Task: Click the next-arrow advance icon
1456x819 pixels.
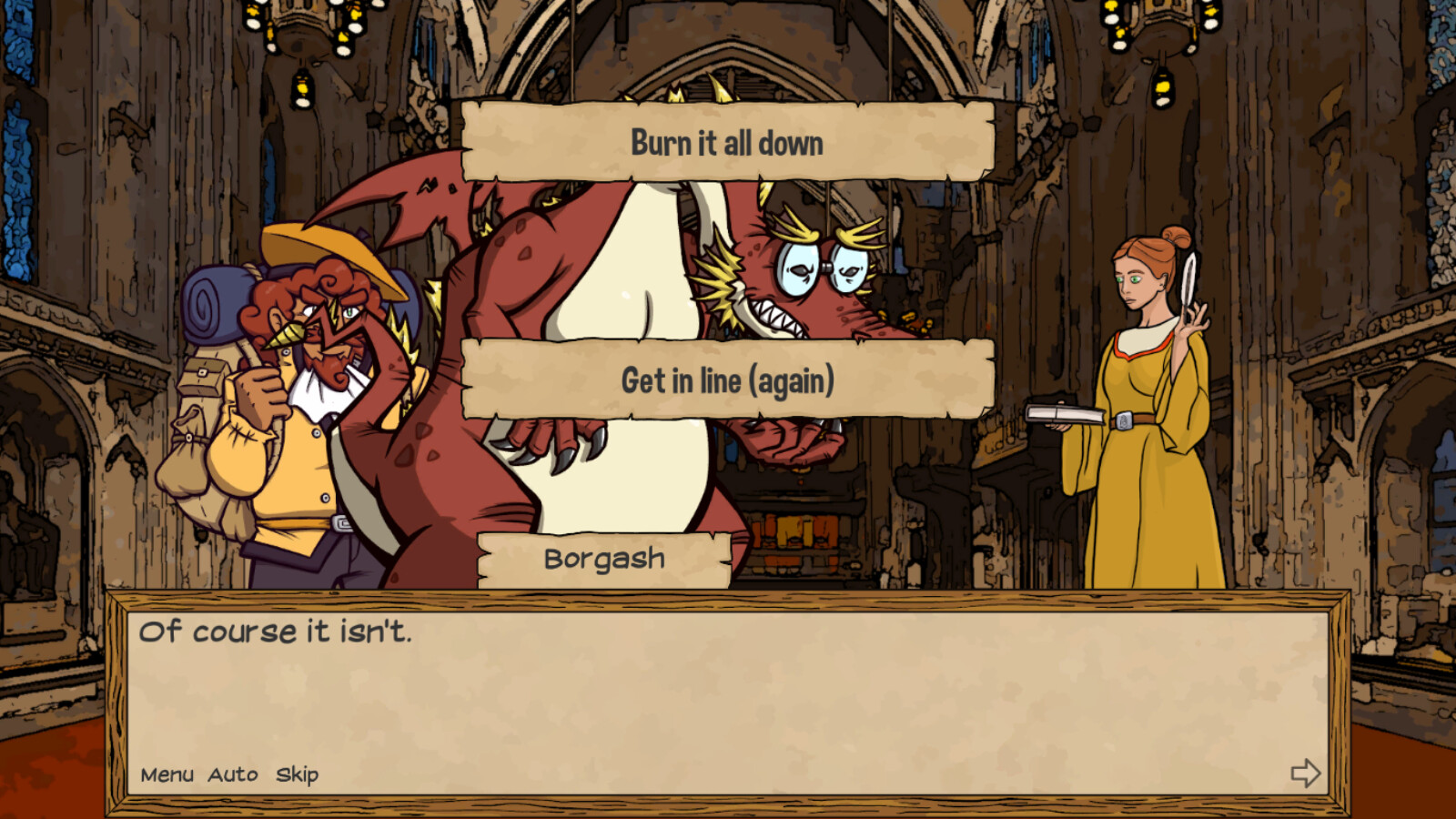Action: (1308, 774)
